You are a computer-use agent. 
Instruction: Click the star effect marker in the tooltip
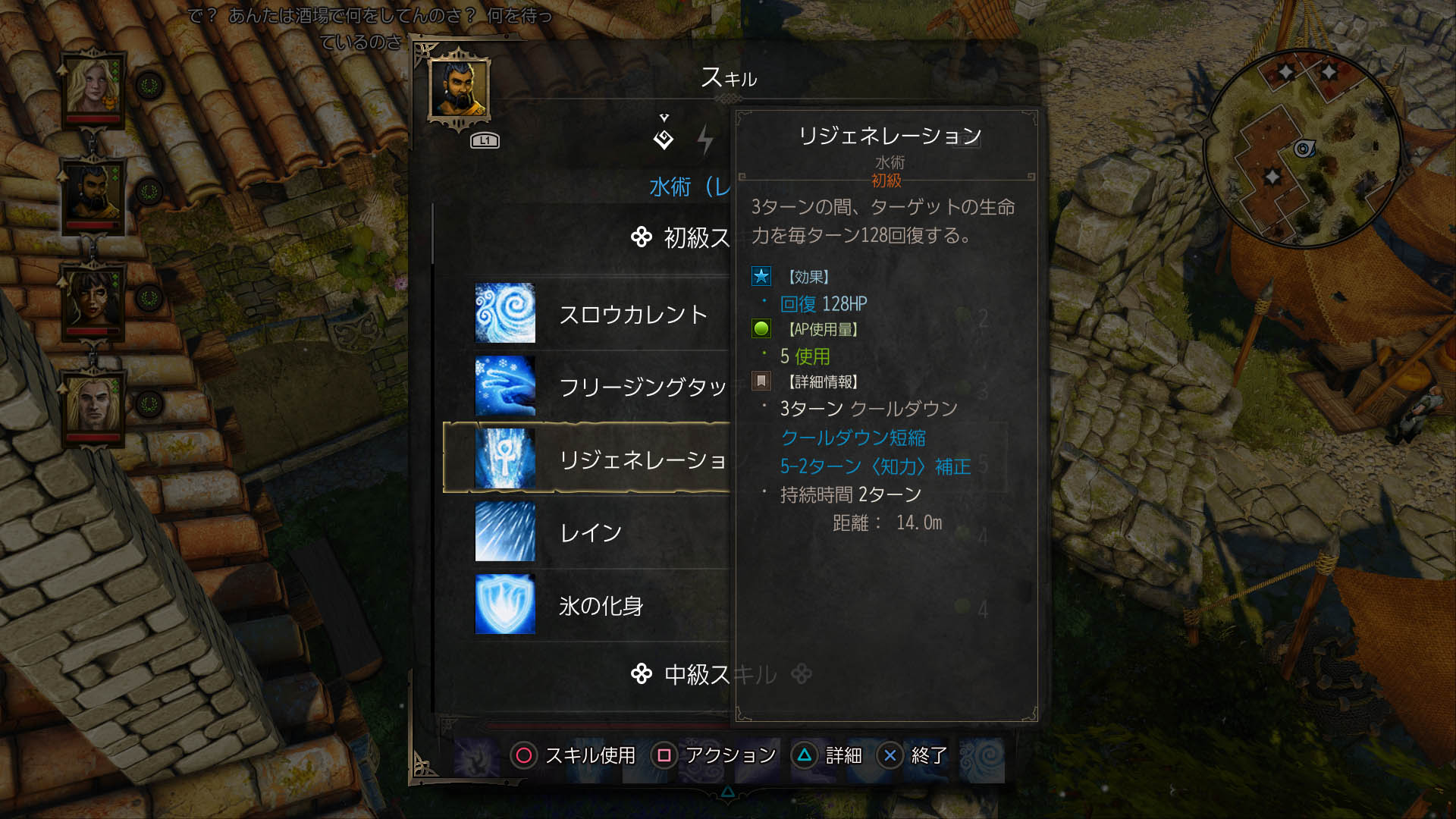click(x=761, y=277)
